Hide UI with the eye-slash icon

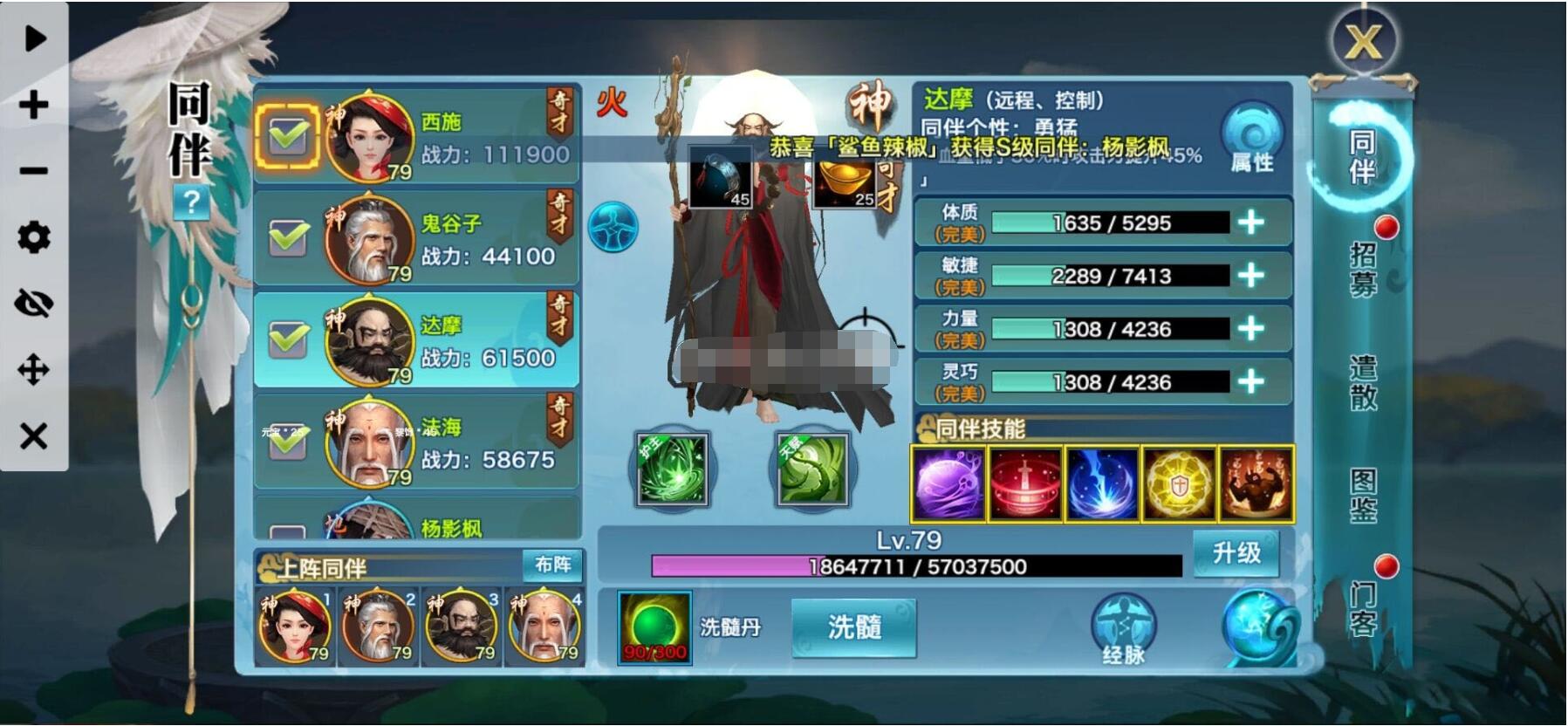coord(32,303)
